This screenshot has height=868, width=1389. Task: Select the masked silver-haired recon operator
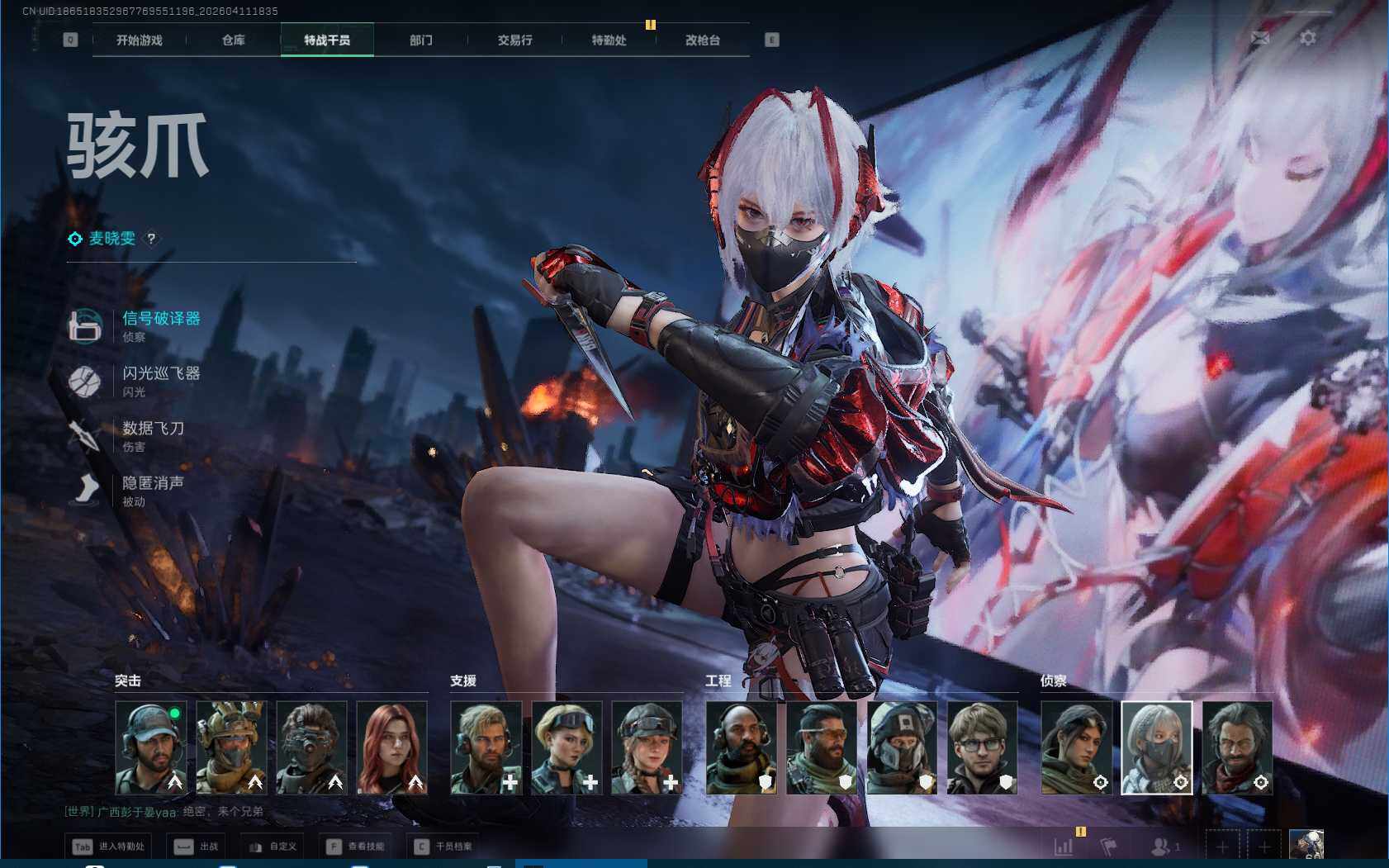(1156, 747)
